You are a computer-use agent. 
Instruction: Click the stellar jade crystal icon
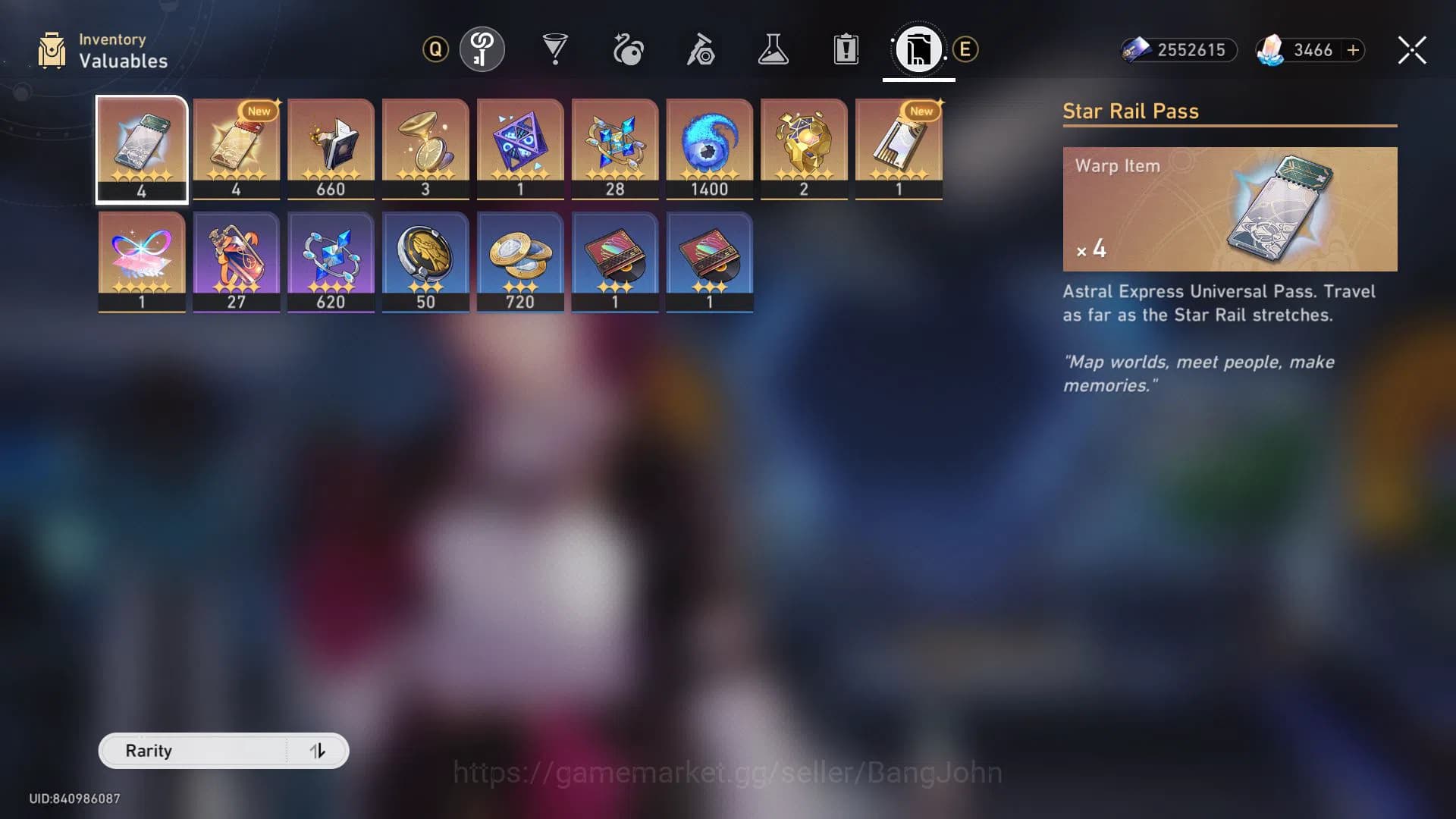1269,50
